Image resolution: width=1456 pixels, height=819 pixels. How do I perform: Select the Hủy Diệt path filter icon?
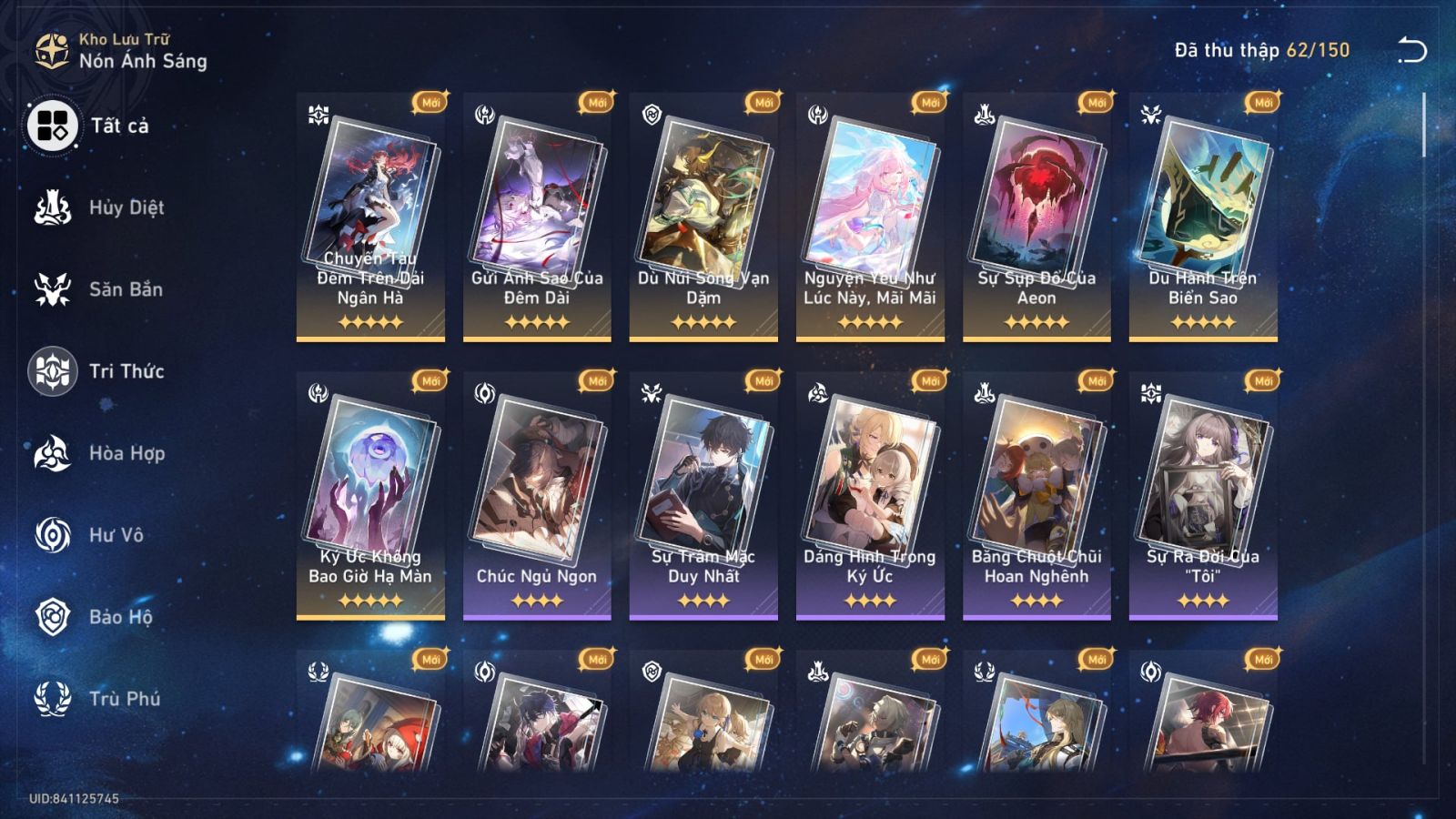52,207
